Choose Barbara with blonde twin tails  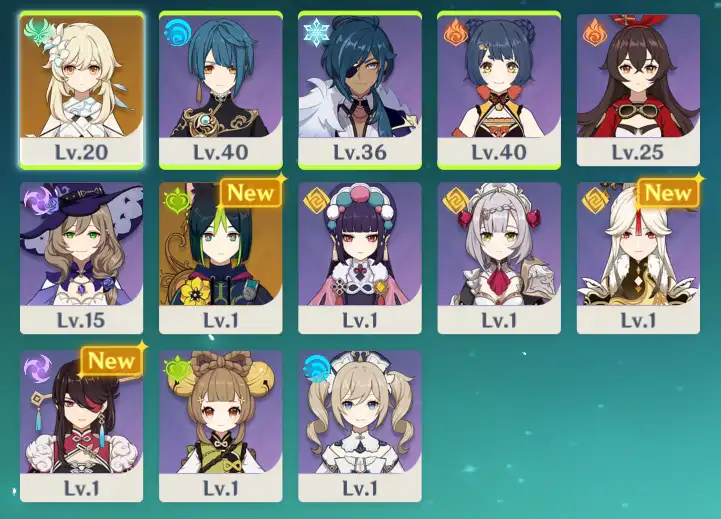point(359,425)
